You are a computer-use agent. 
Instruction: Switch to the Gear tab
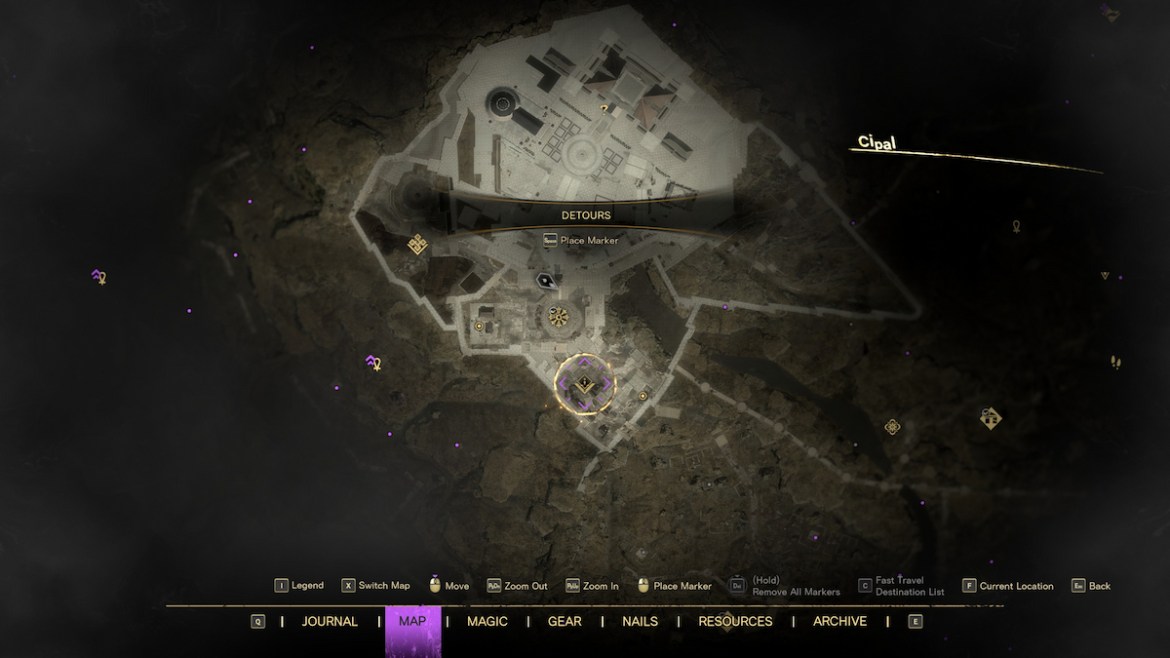coord(564,621)
